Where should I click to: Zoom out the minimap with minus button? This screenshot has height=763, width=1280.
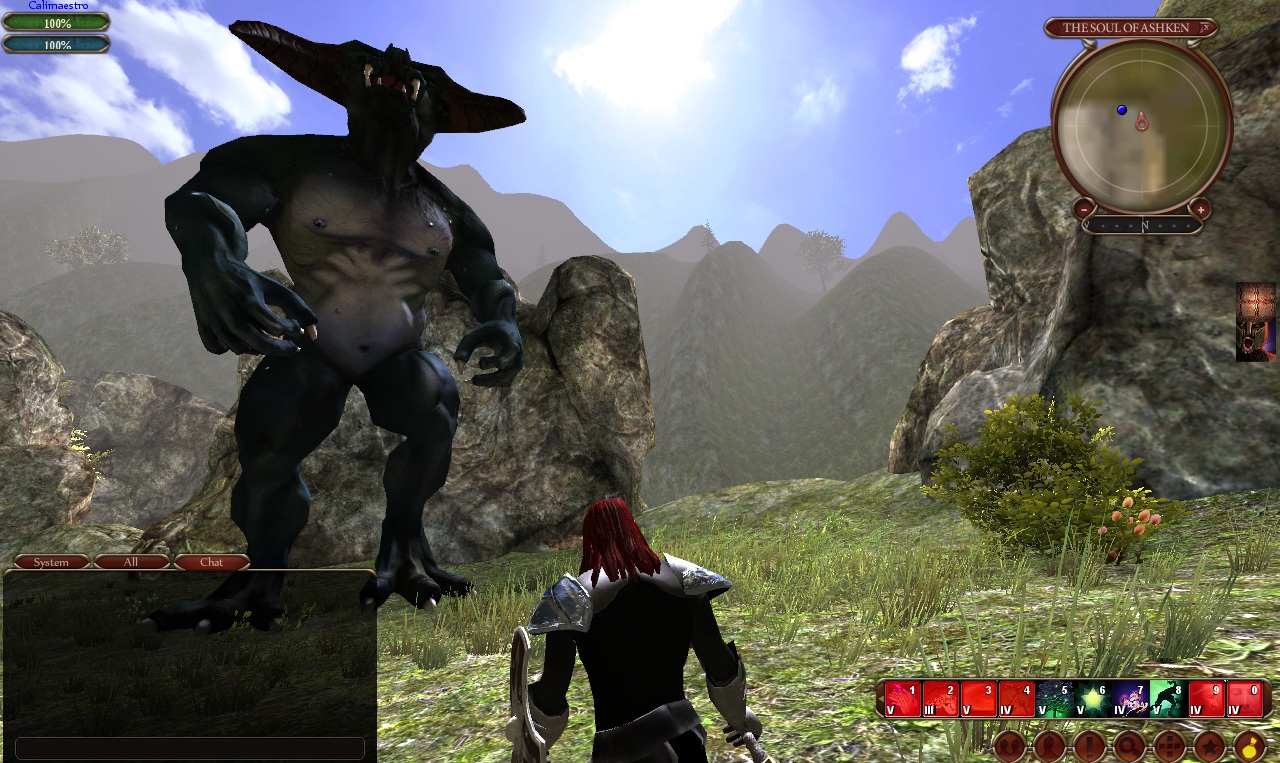tap(1084, 208)
